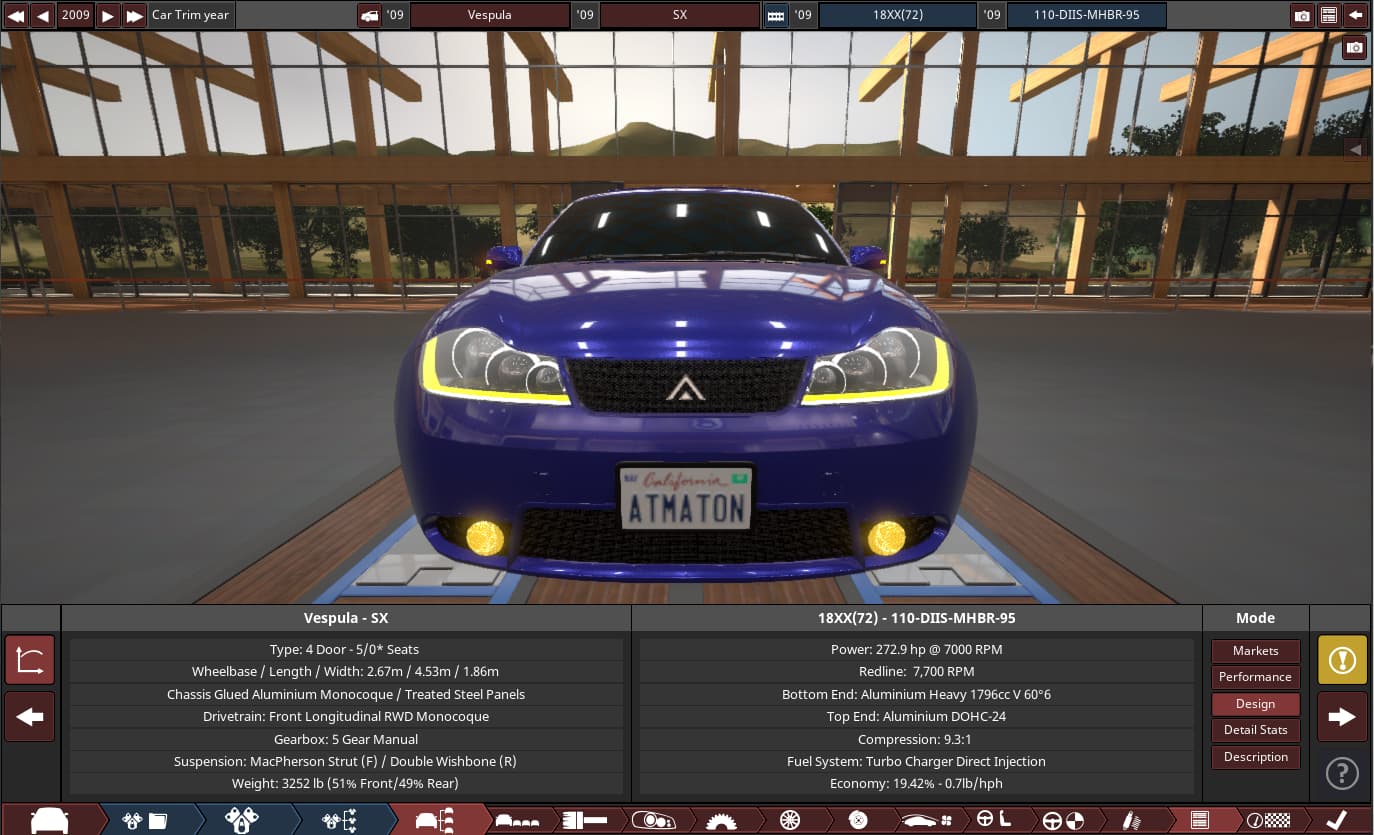Open the question mark help button
This screenshot has height=835, width=1374.
coord(1342,773)
